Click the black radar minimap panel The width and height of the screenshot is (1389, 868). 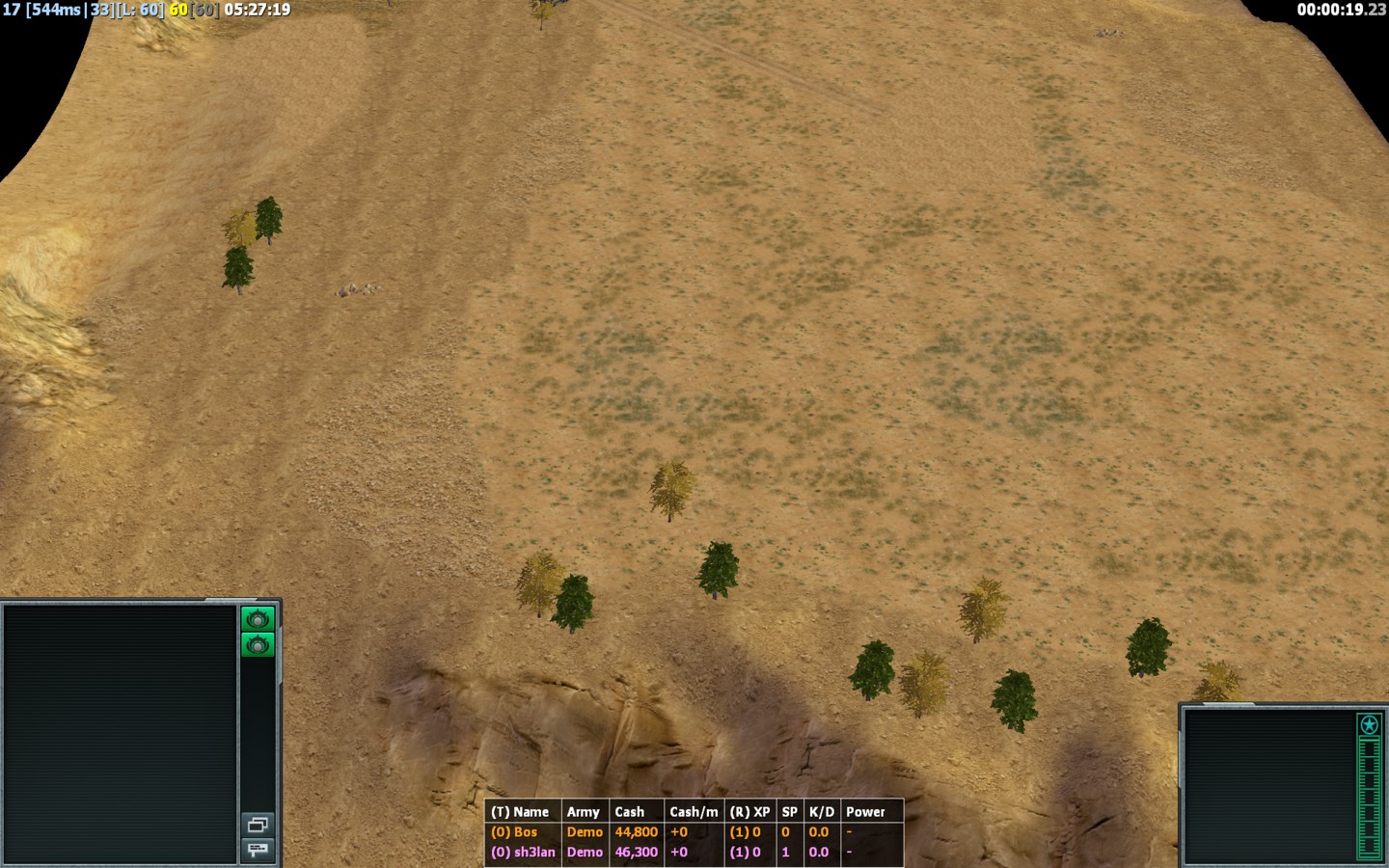click(120, 733)
